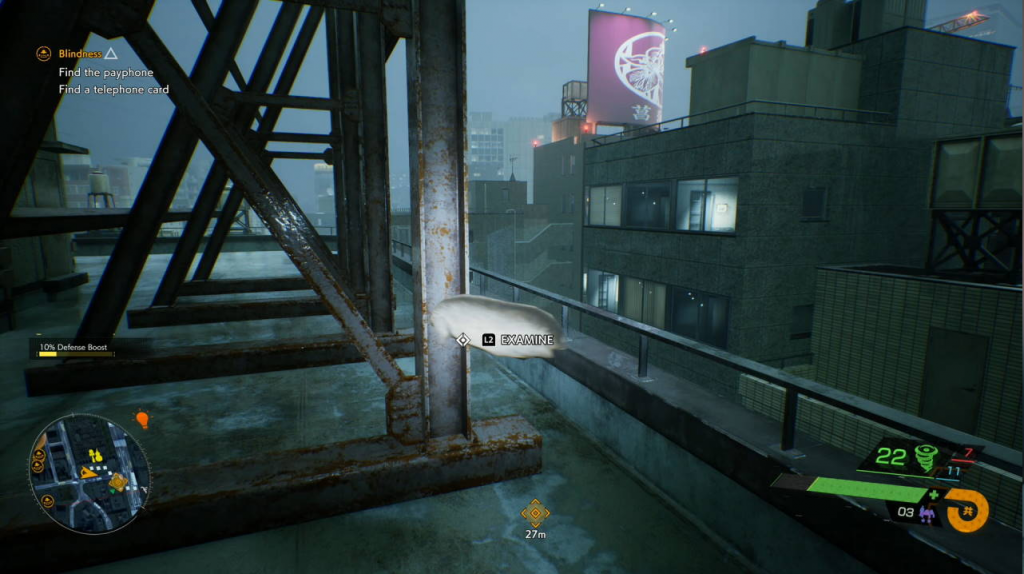Image resolution: width=1024 pixels, height=574 pixels.
Task: Select the Blindness quest tracker title
Action: coord(80,53)
